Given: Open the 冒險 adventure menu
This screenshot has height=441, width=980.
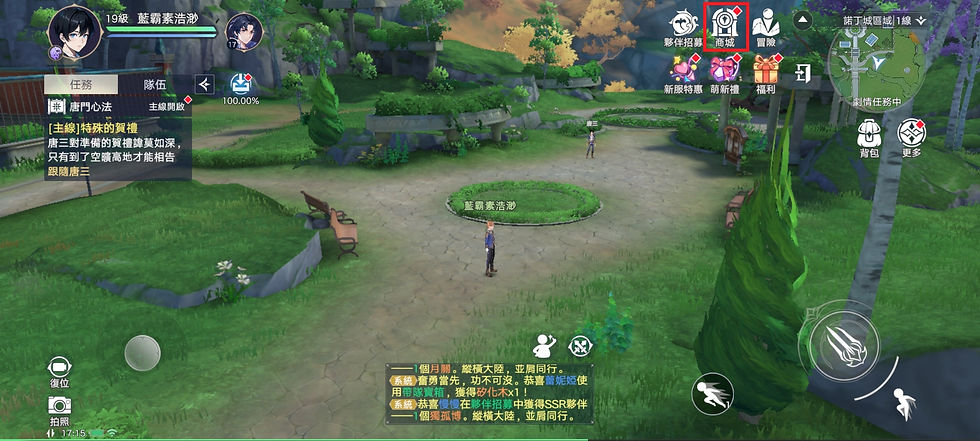Looking at the screenshot, I should click(x=766, y=27).
